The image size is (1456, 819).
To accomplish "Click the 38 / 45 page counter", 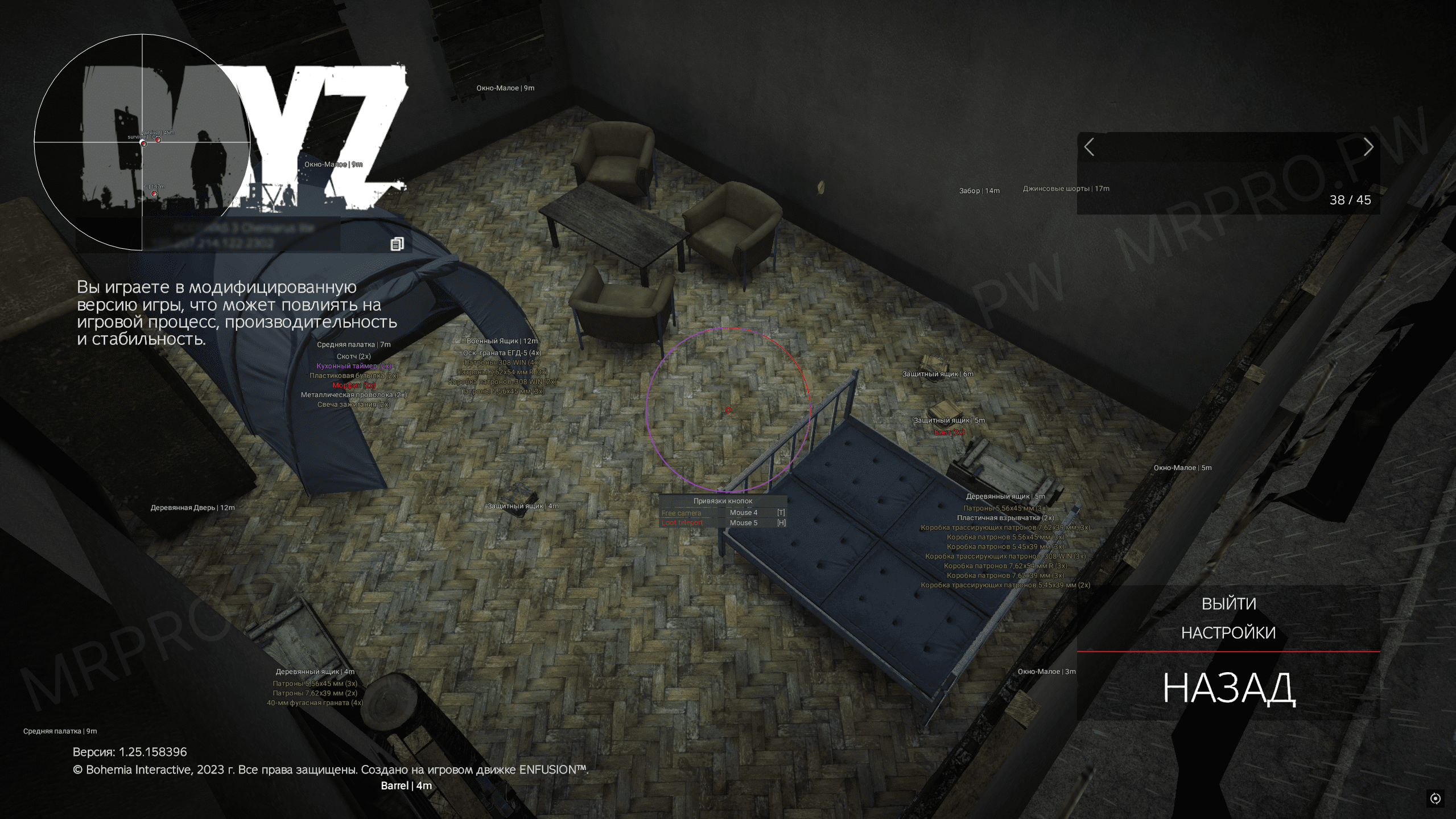I will pos(1351,200).
